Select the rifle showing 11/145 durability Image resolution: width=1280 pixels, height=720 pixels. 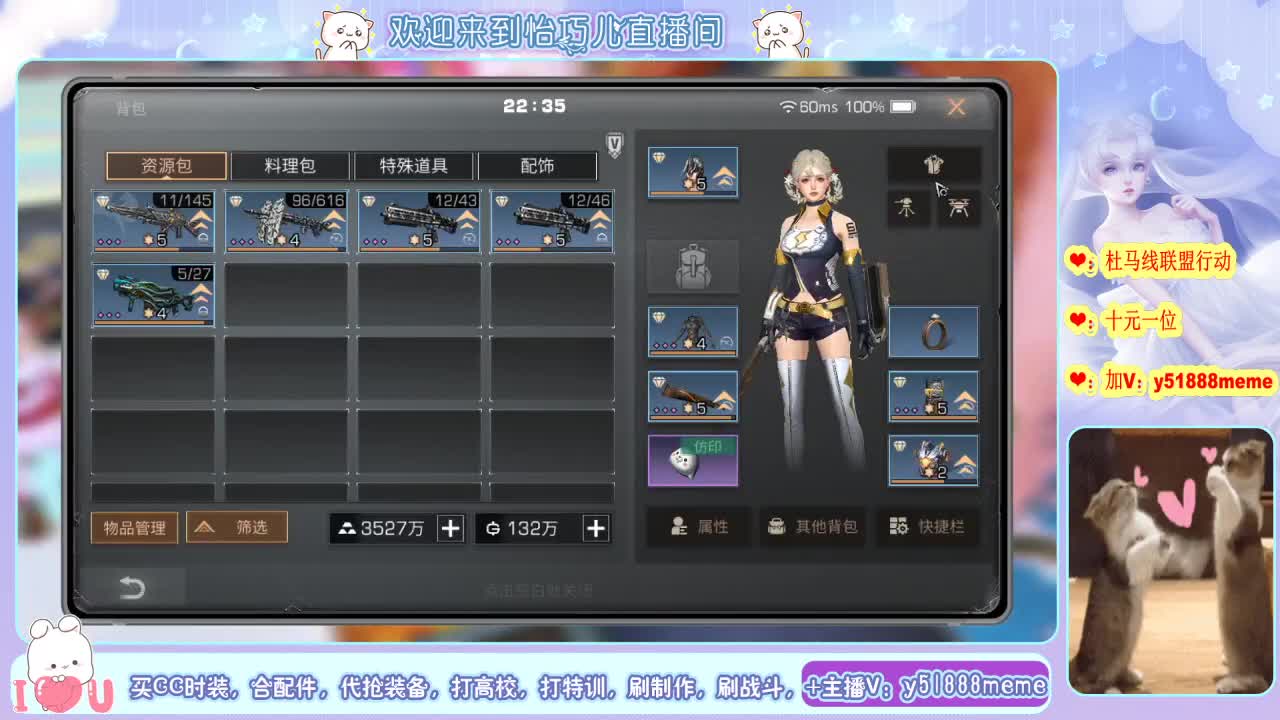point(153,221)
